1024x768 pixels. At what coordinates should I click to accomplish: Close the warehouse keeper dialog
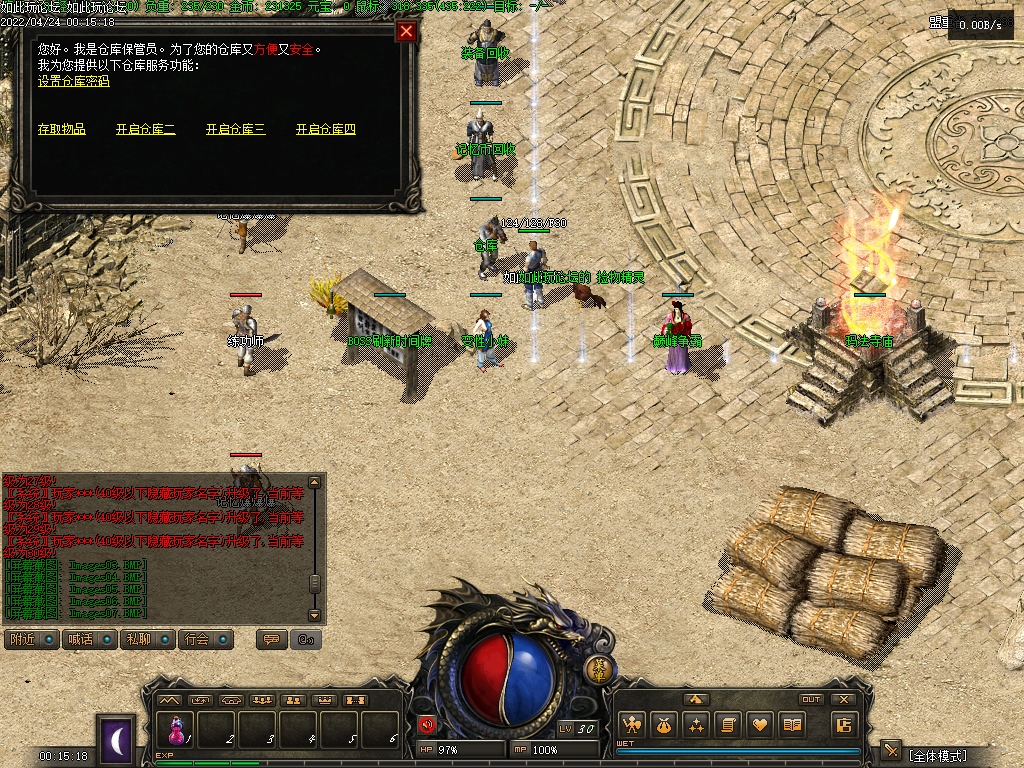click(x=406, y=31)
